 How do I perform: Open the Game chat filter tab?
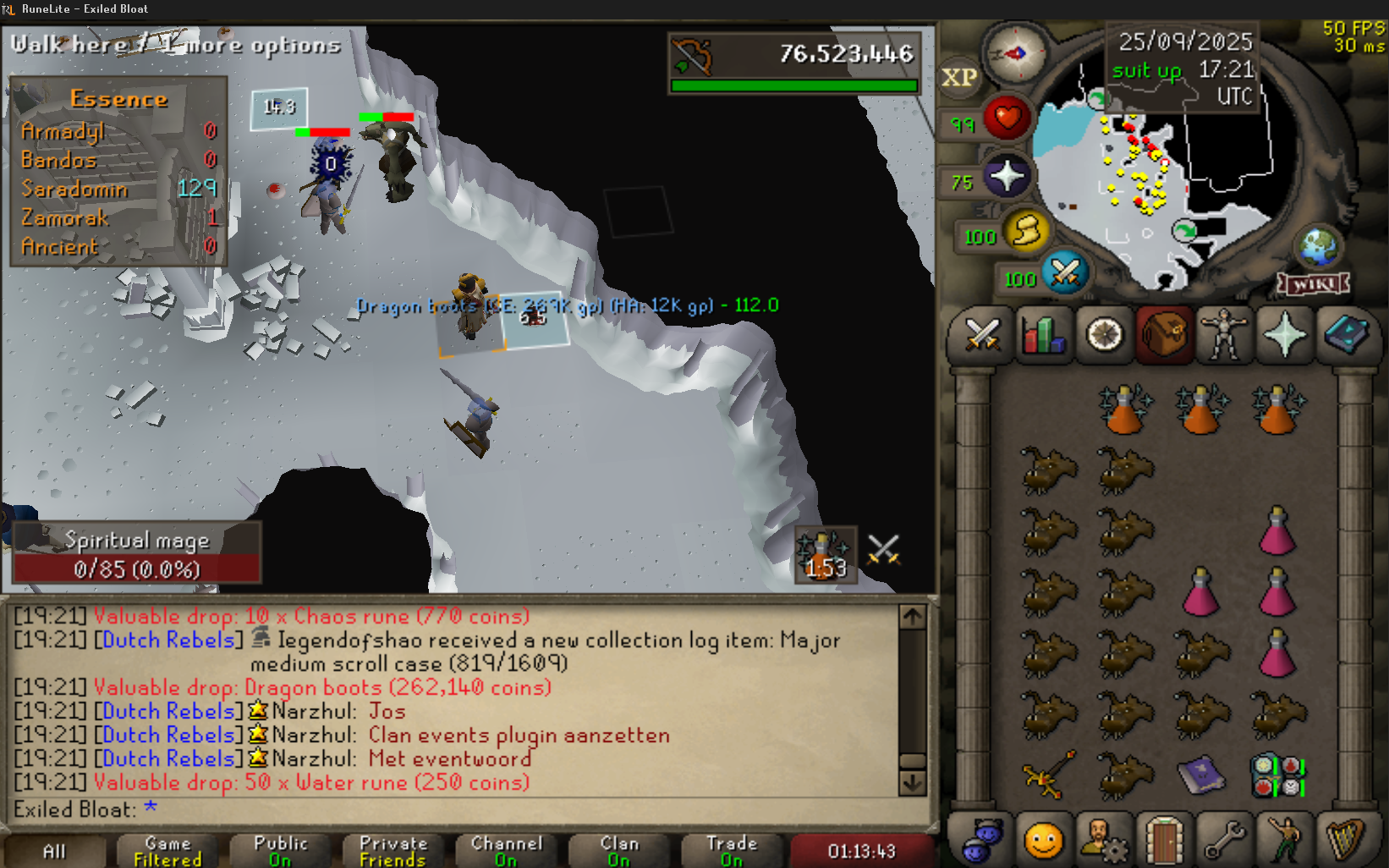[167, 851]
